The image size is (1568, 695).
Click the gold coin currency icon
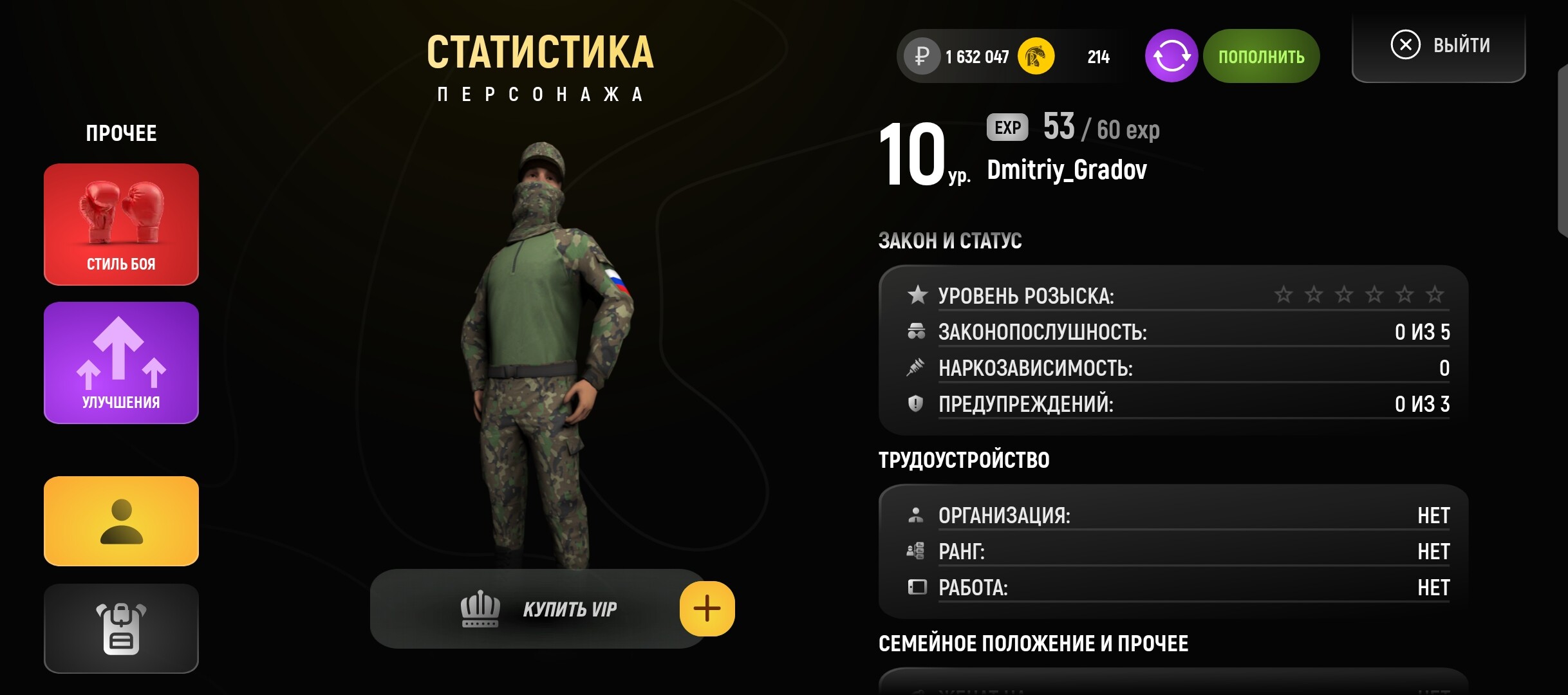(1036, 56)
